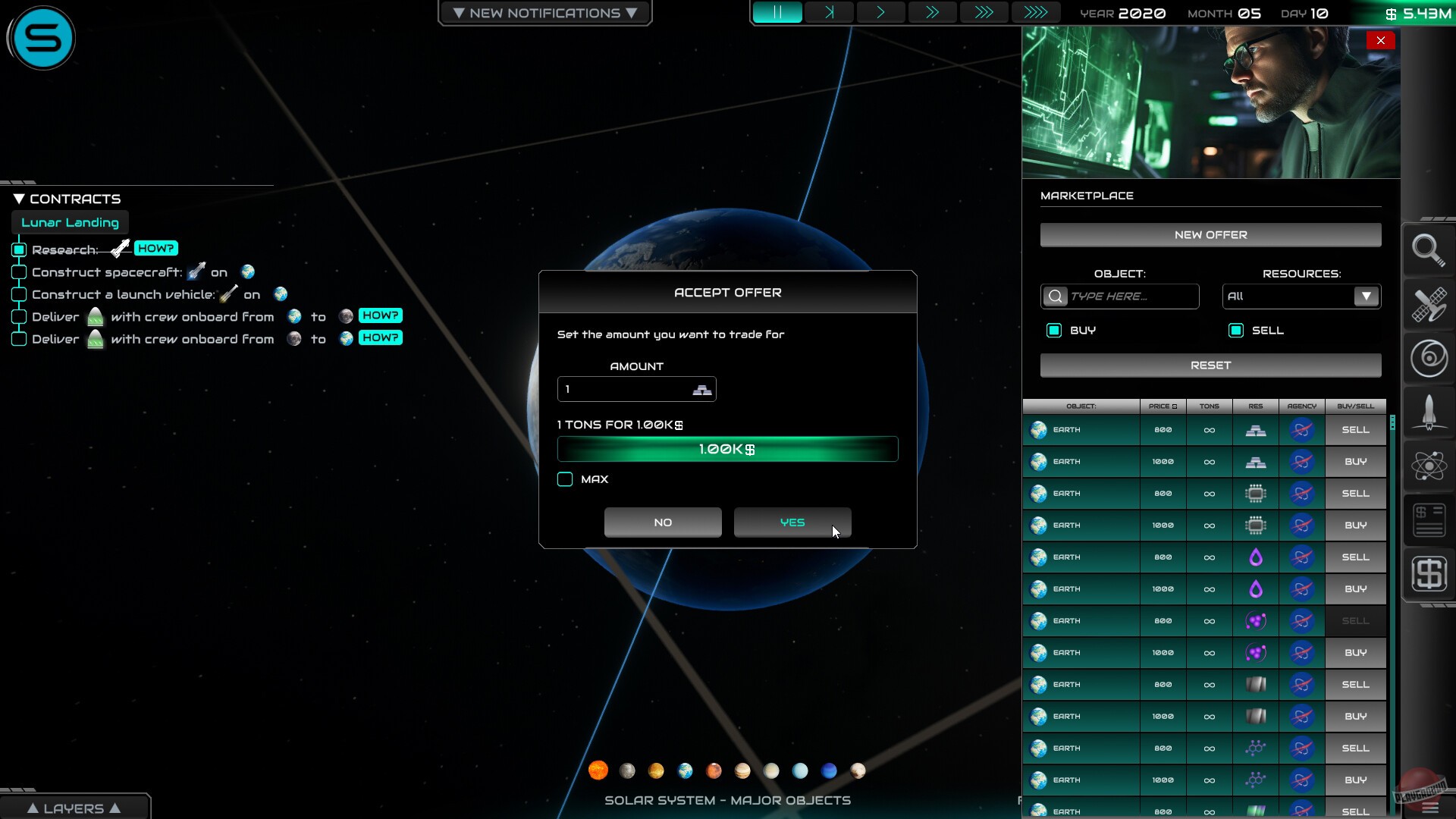Toggle the BUY filter checkbox
This screenshot has width=1456, height=819.
[x=1054, y=330]
